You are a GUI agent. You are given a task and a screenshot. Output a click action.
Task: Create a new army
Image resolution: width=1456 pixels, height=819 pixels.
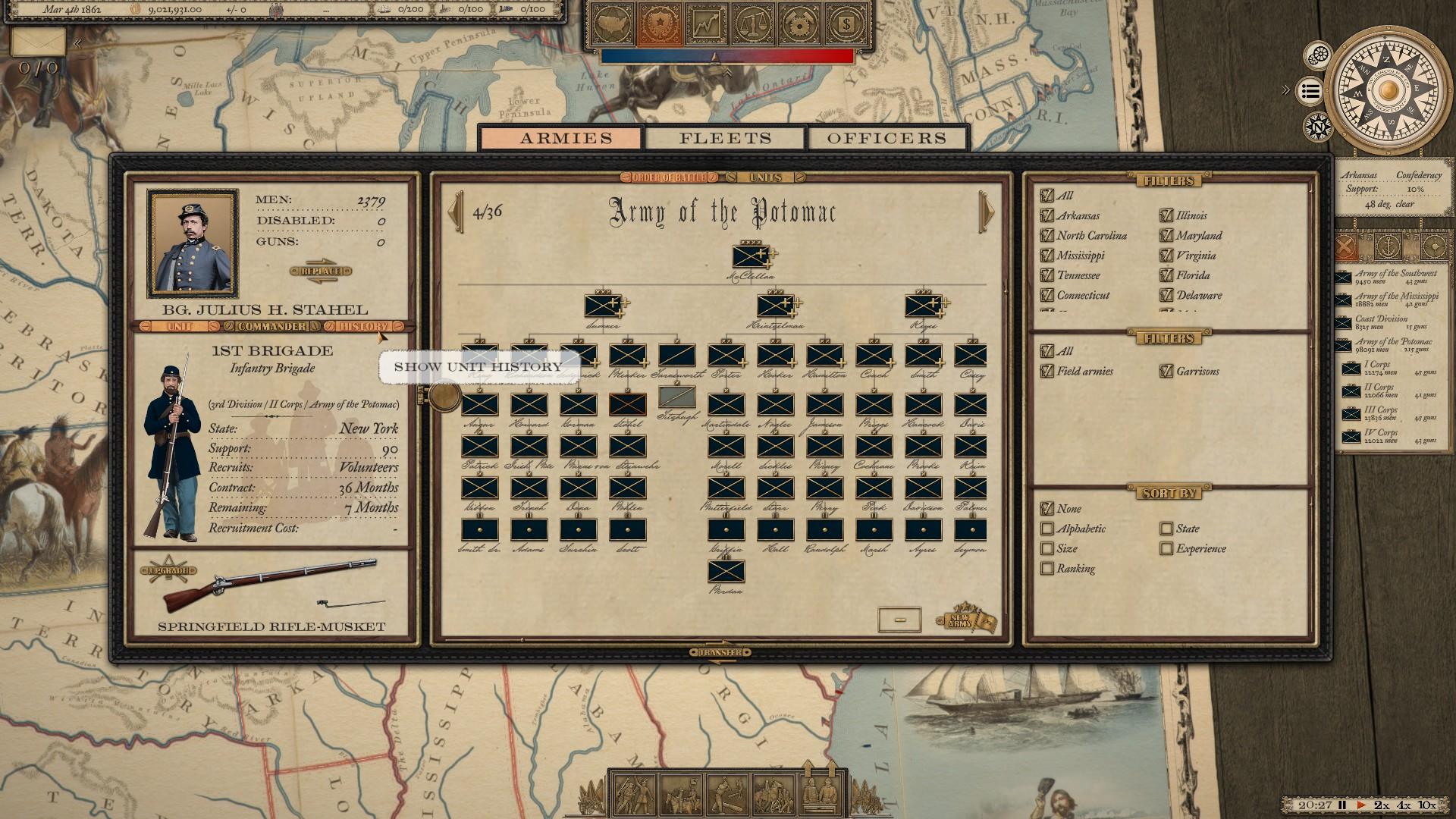(962, 621)
